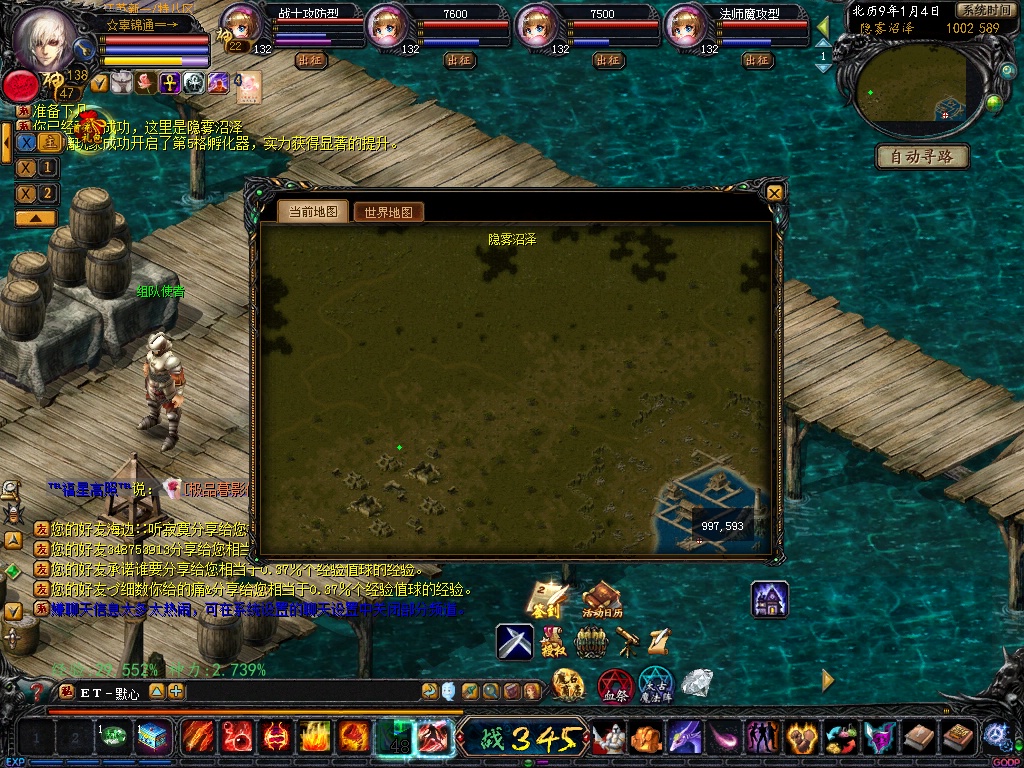Activate the flame skill in the hotbar

(x=314, y=738)
